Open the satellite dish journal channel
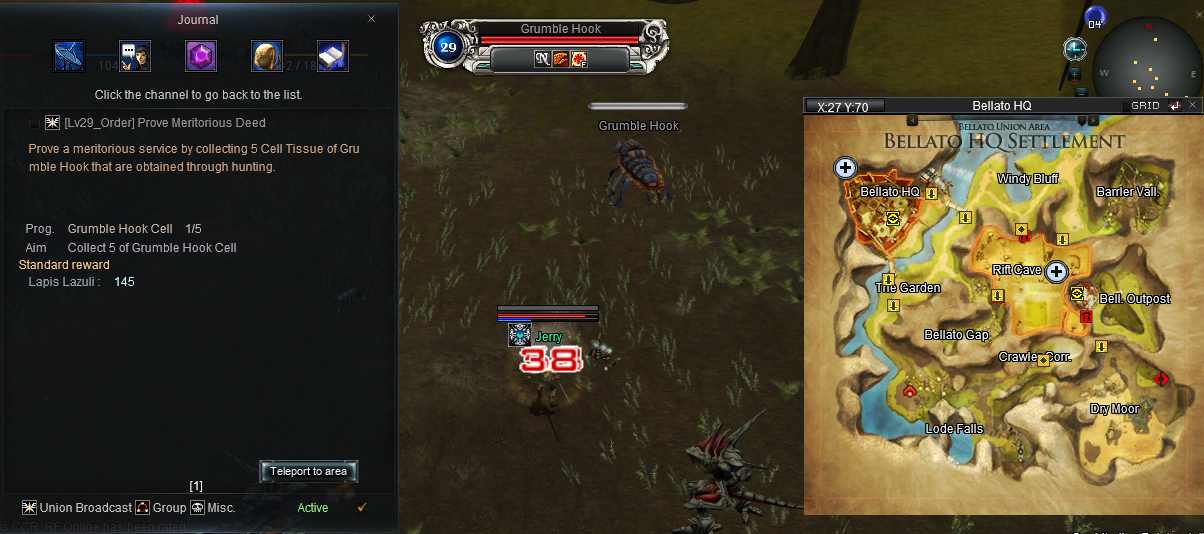1204x534 pixels. [x=69, y=55]
